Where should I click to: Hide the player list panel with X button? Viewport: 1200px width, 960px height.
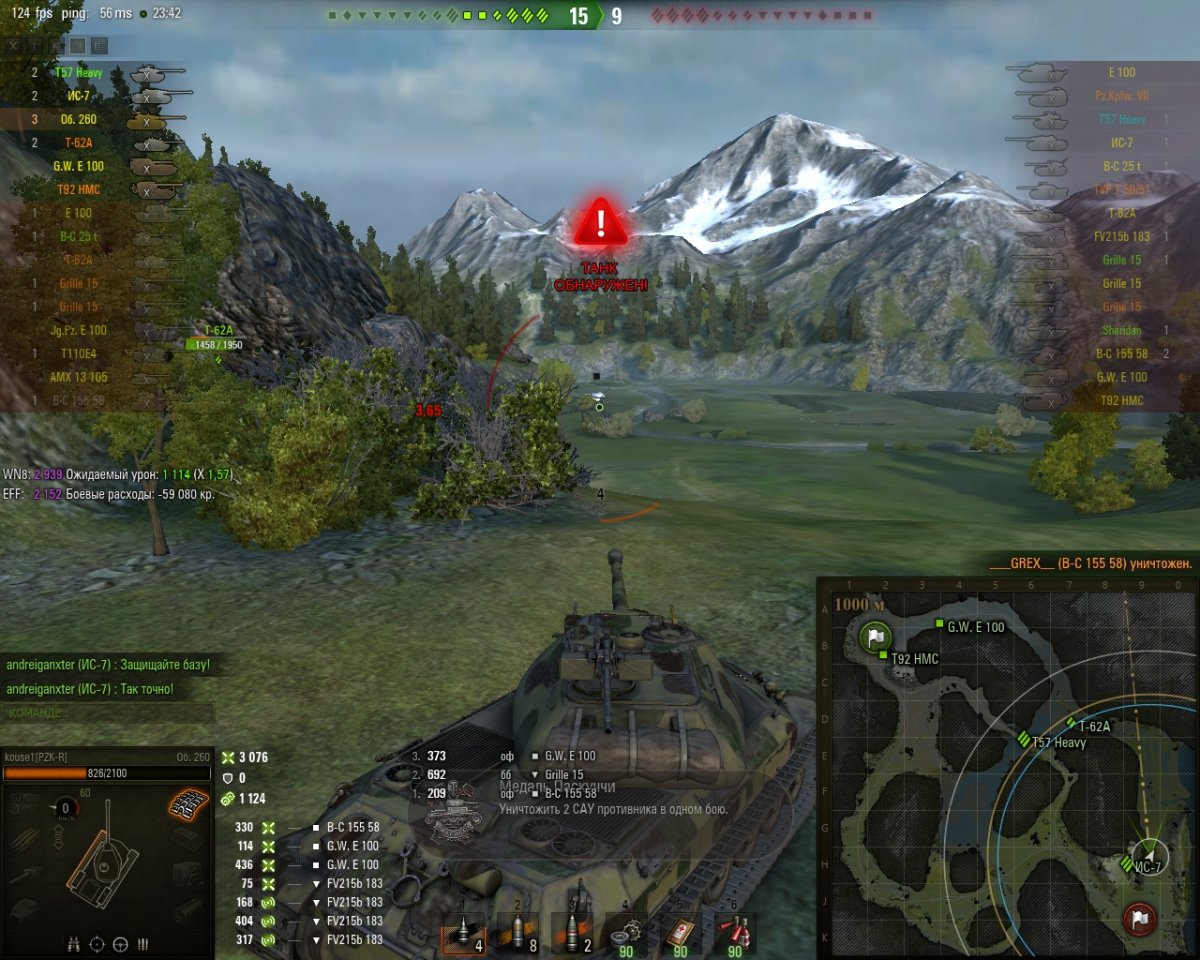(x=13, y=46)
